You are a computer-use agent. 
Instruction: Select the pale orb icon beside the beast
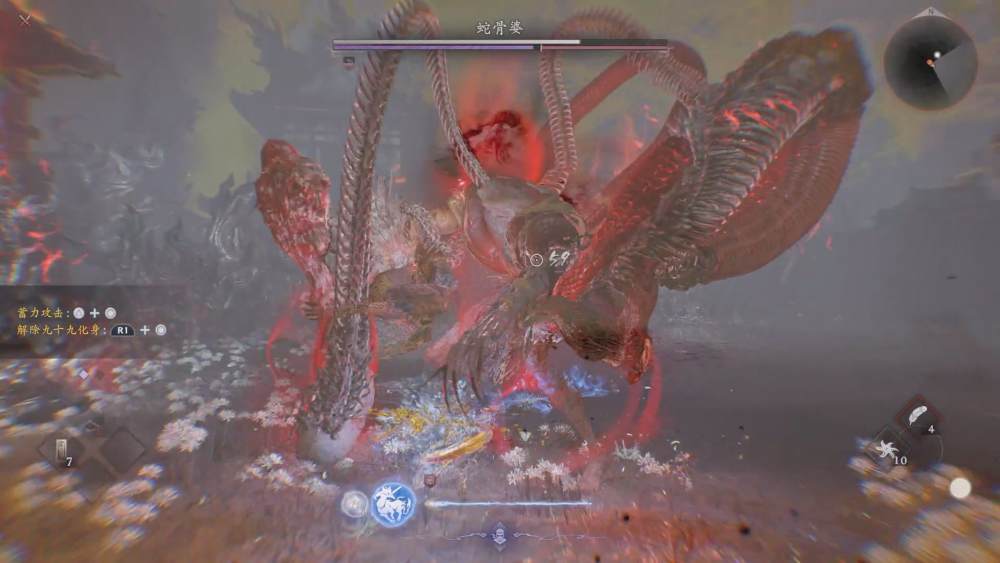click(x=354, y=503)
